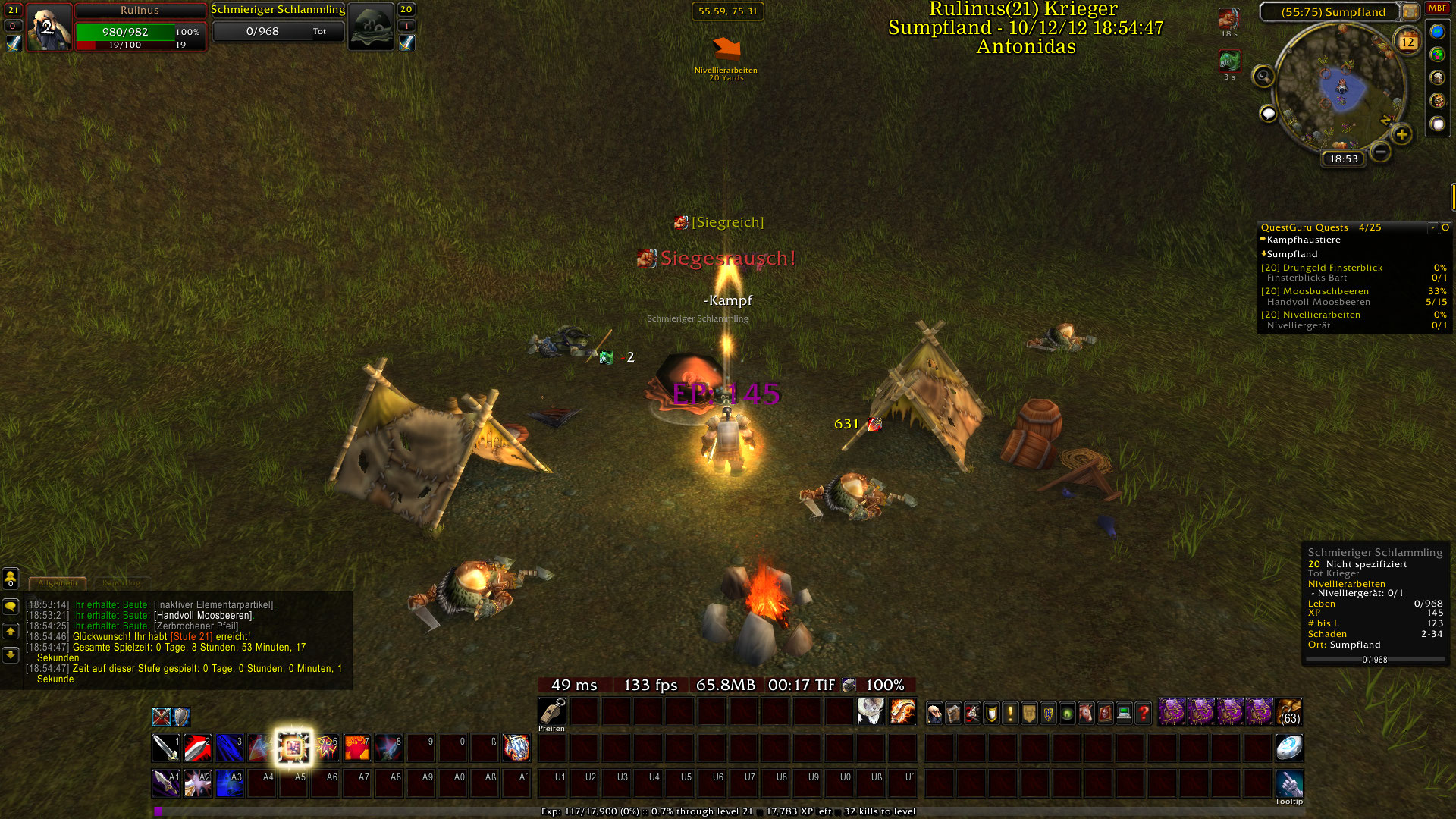Use the Pfeifen whistle item

pyautogui.click(x=552, y=712)
